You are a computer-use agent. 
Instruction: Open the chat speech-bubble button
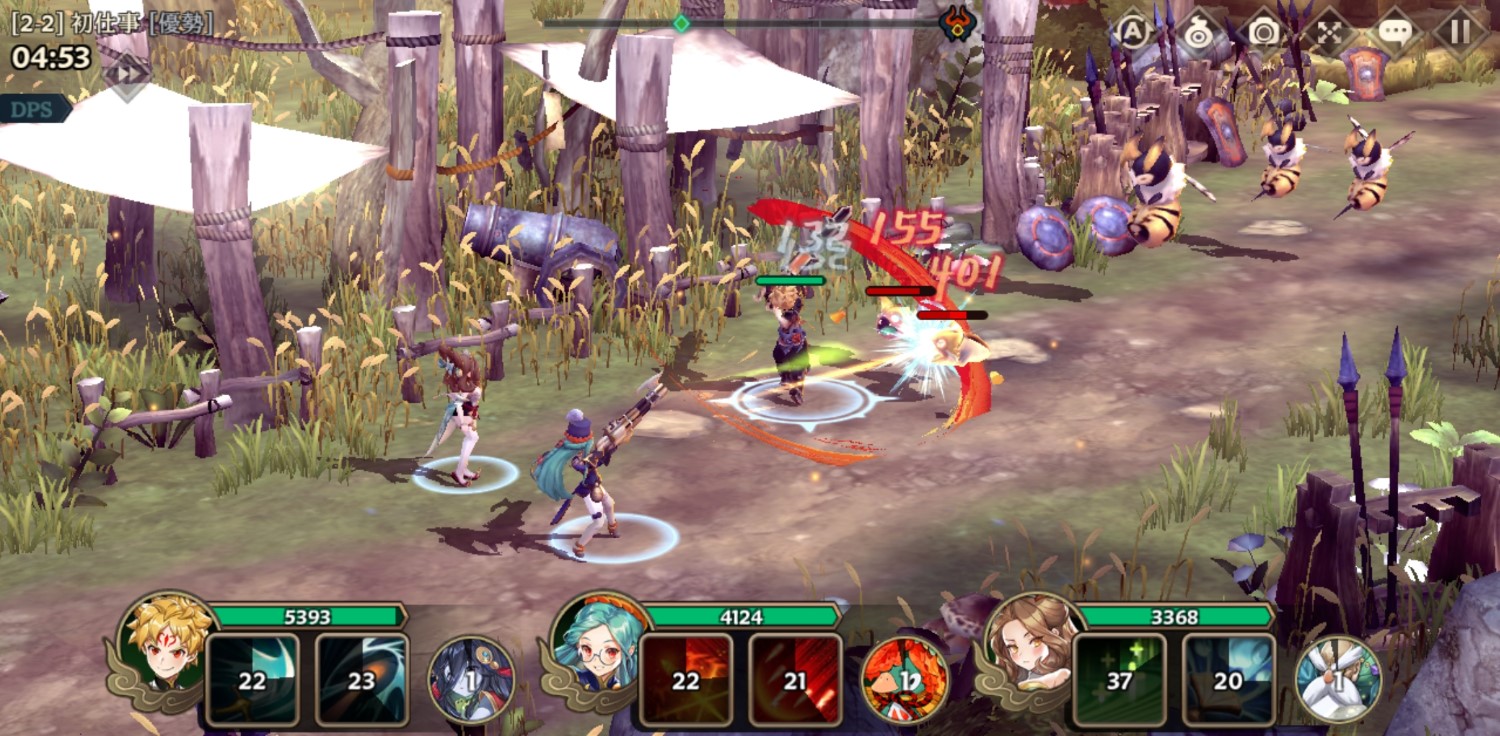[1395, 32]
